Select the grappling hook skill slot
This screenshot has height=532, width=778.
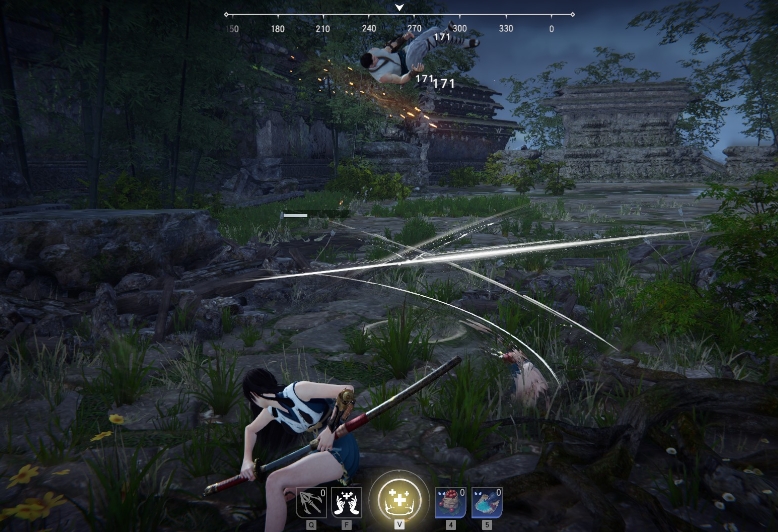[311, 501]
